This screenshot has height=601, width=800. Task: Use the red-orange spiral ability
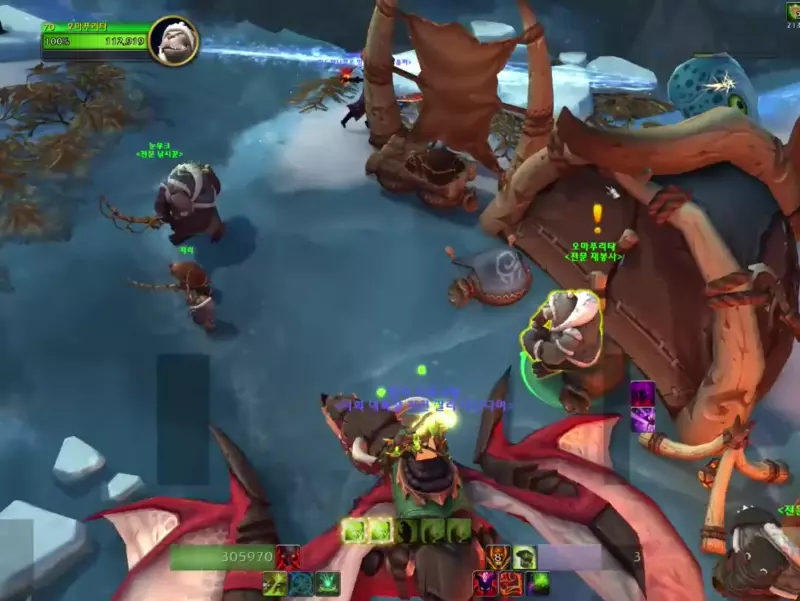pyautogui.click(x=512, y=583)
